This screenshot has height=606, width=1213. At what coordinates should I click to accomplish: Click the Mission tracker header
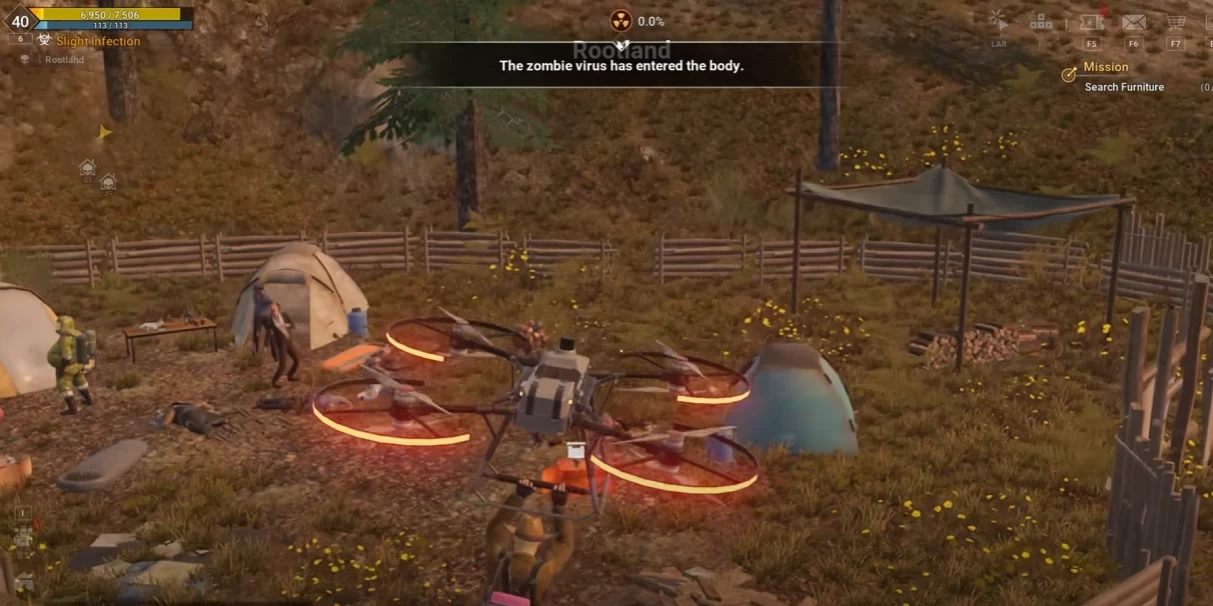[1105, 67]
